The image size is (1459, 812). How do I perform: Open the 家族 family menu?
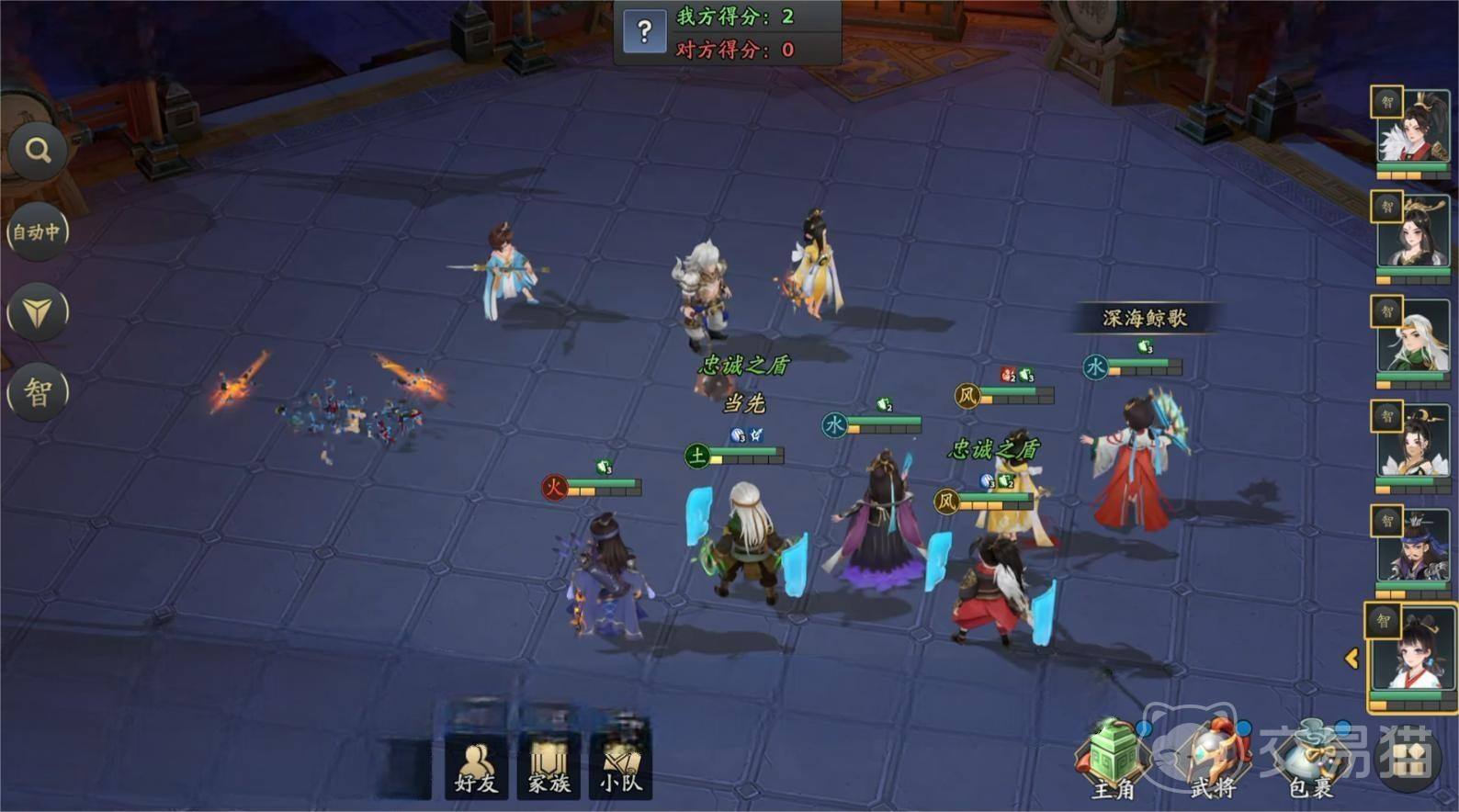click(x=549, y=767)
